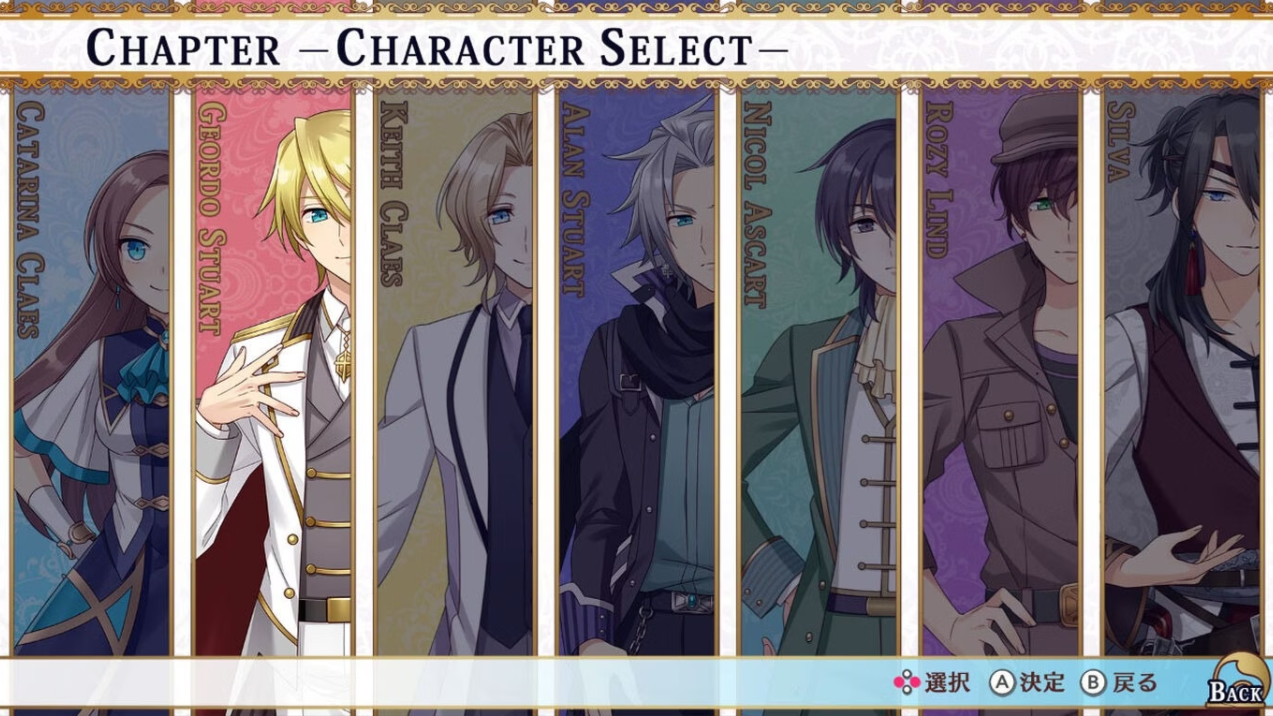Select Alan Stuart's chapter panel
The width and height of the screenshot is (1273, 716).
tap(637, 370)
